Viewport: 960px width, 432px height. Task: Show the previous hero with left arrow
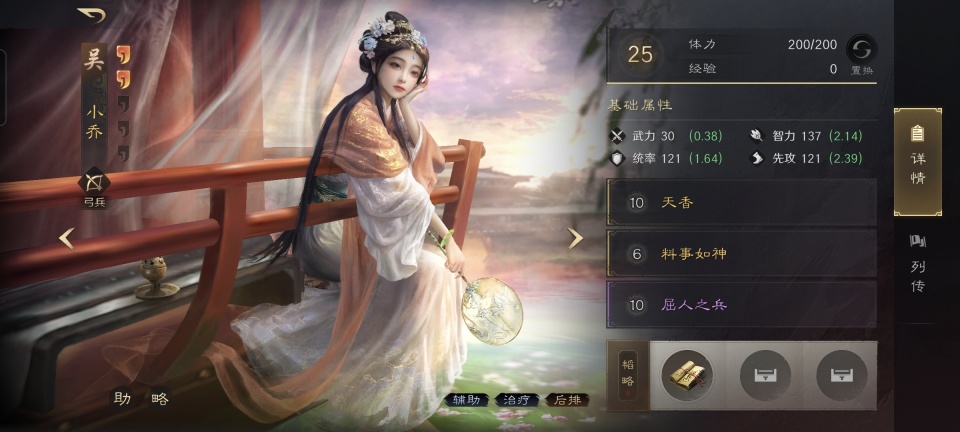(x=66, y=238)
